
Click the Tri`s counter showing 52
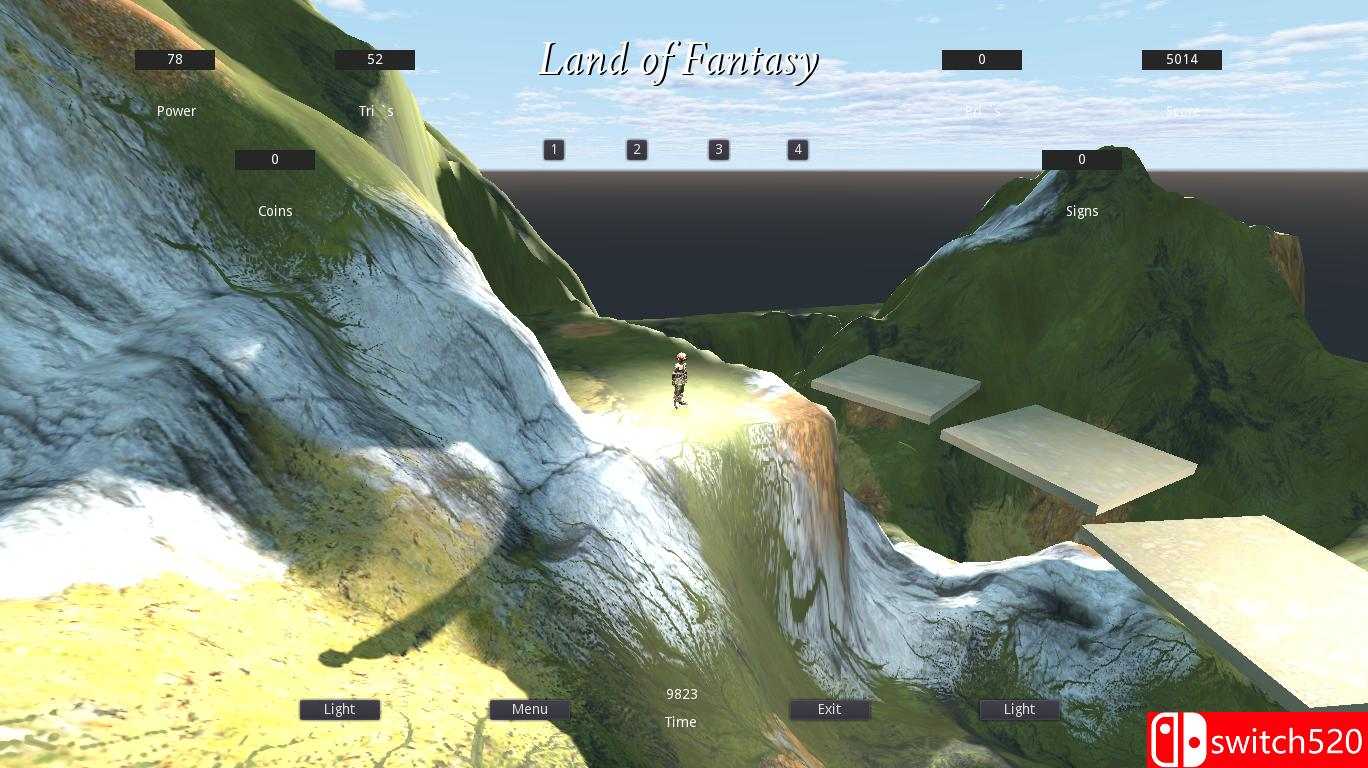(374, 59)
